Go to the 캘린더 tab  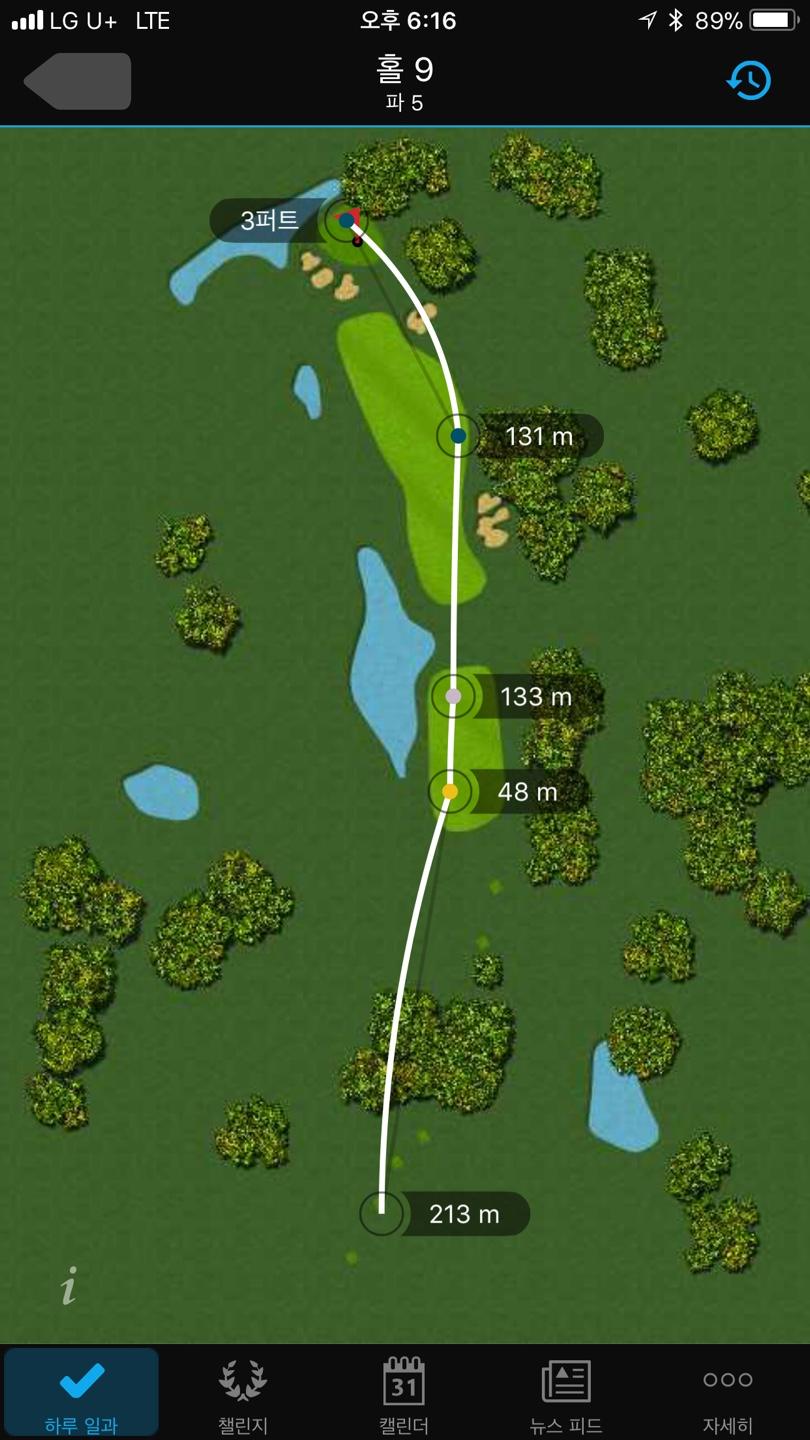404,1393
